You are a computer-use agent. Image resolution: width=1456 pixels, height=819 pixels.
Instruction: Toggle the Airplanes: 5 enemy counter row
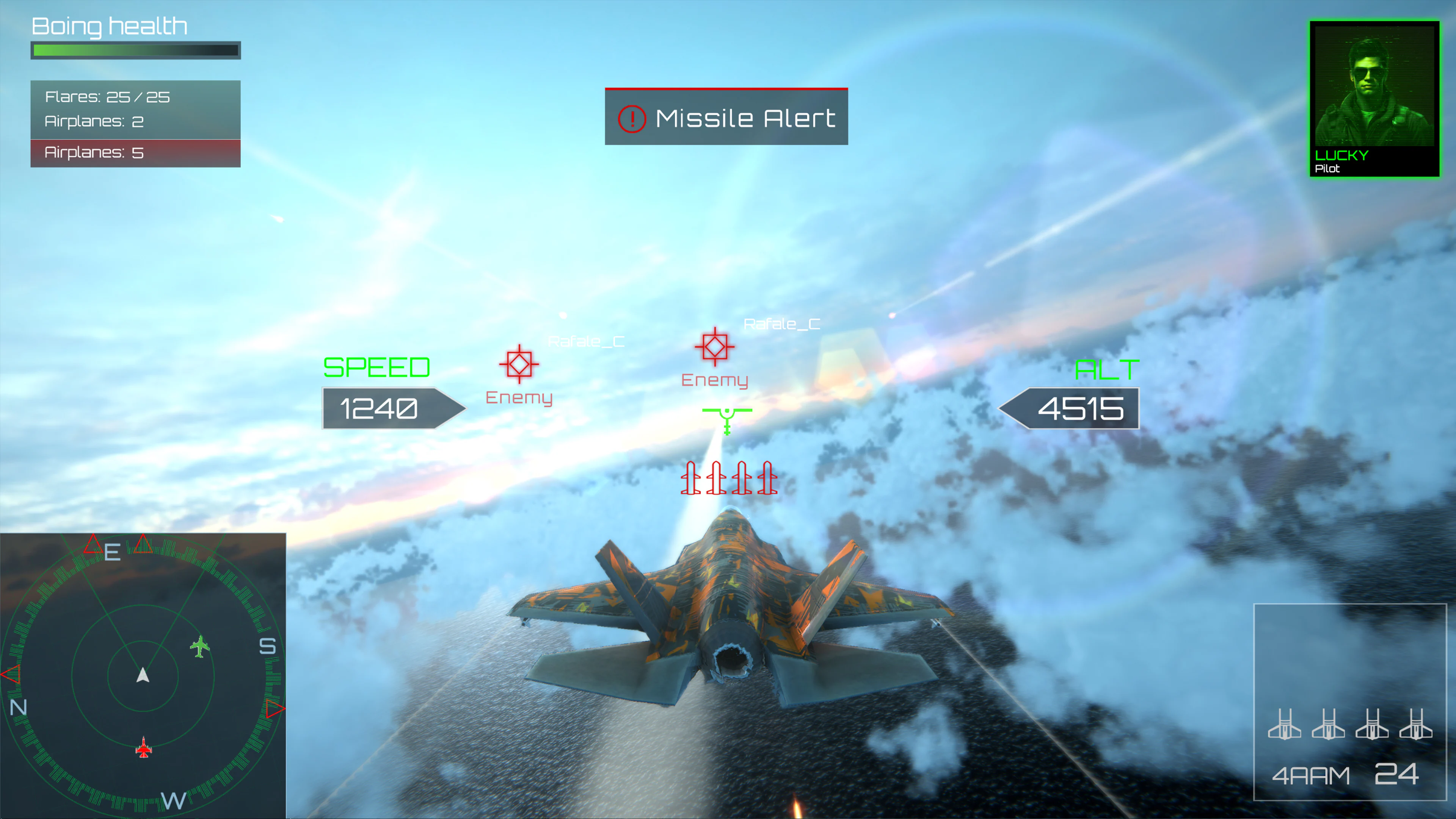tap(94, 152)
